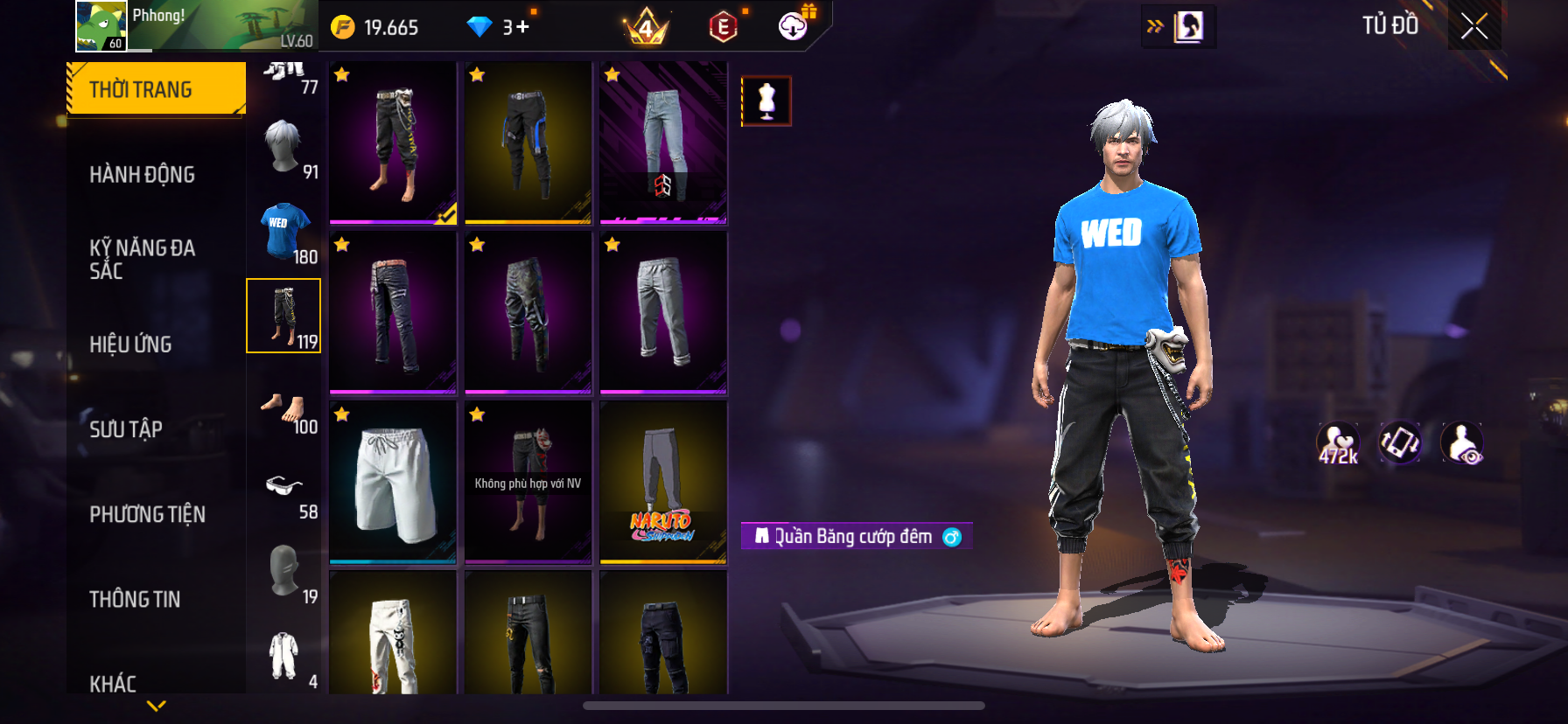
Task: Select the HIỆU ỨNG tab
Action: [131, 345]
